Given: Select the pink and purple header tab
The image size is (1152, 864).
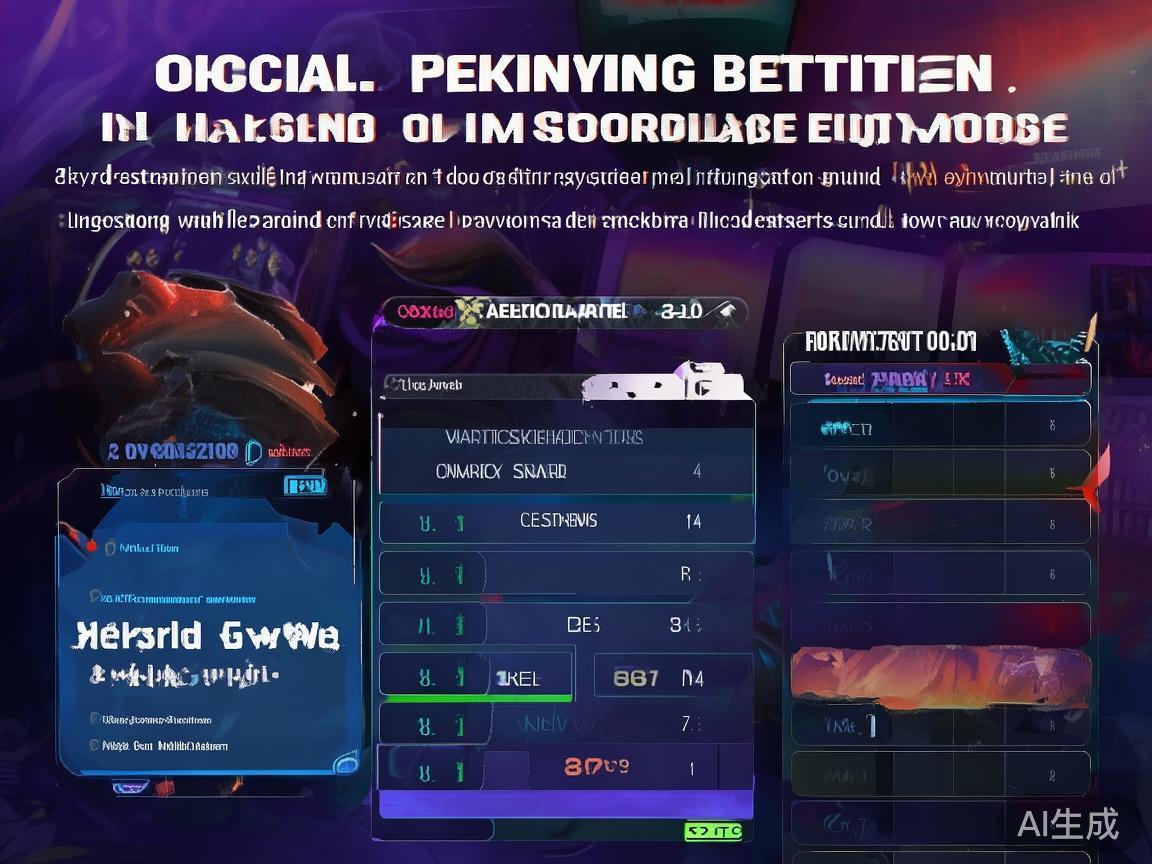Looking at the screenshot, I should click(x=938, y=380).
